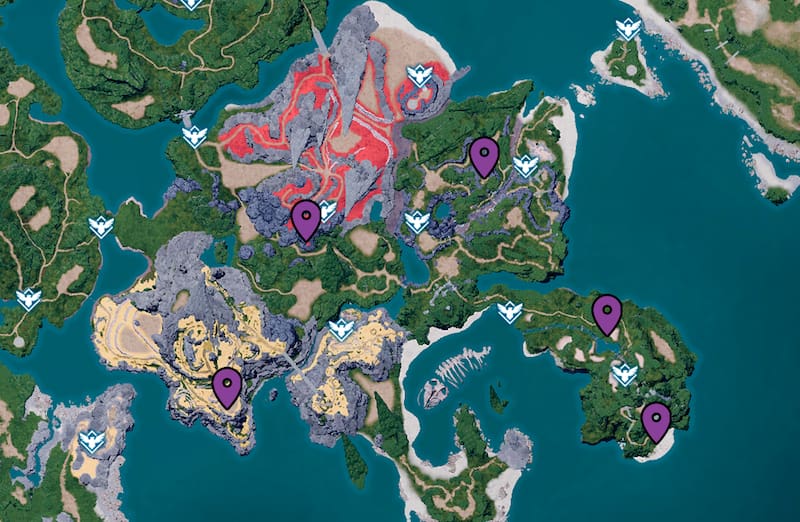Select the purple pin in the yellow desert
800x522 pixels.
pyautogui.click(x=228, y=386)
